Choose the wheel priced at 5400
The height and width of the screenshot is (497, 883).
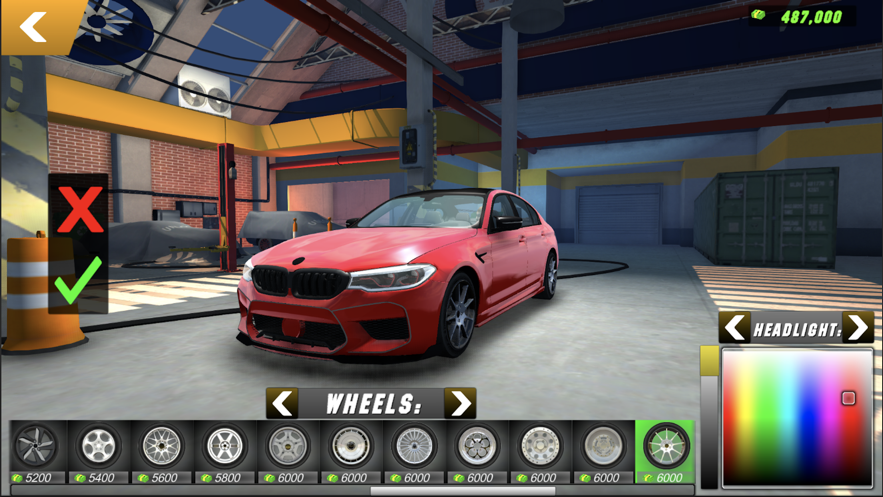pyautogui.click(x=100, y=451)
